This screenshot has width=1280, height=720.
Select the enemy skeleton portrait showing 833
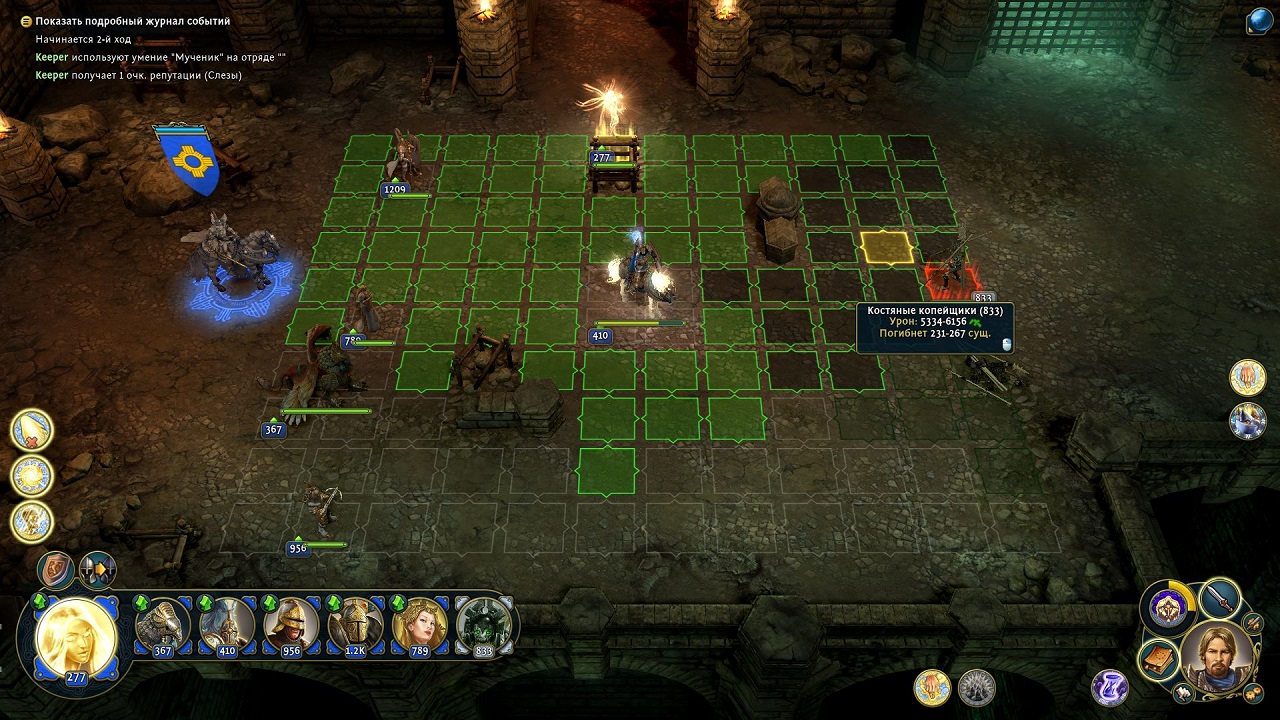[x=484, y=626]
